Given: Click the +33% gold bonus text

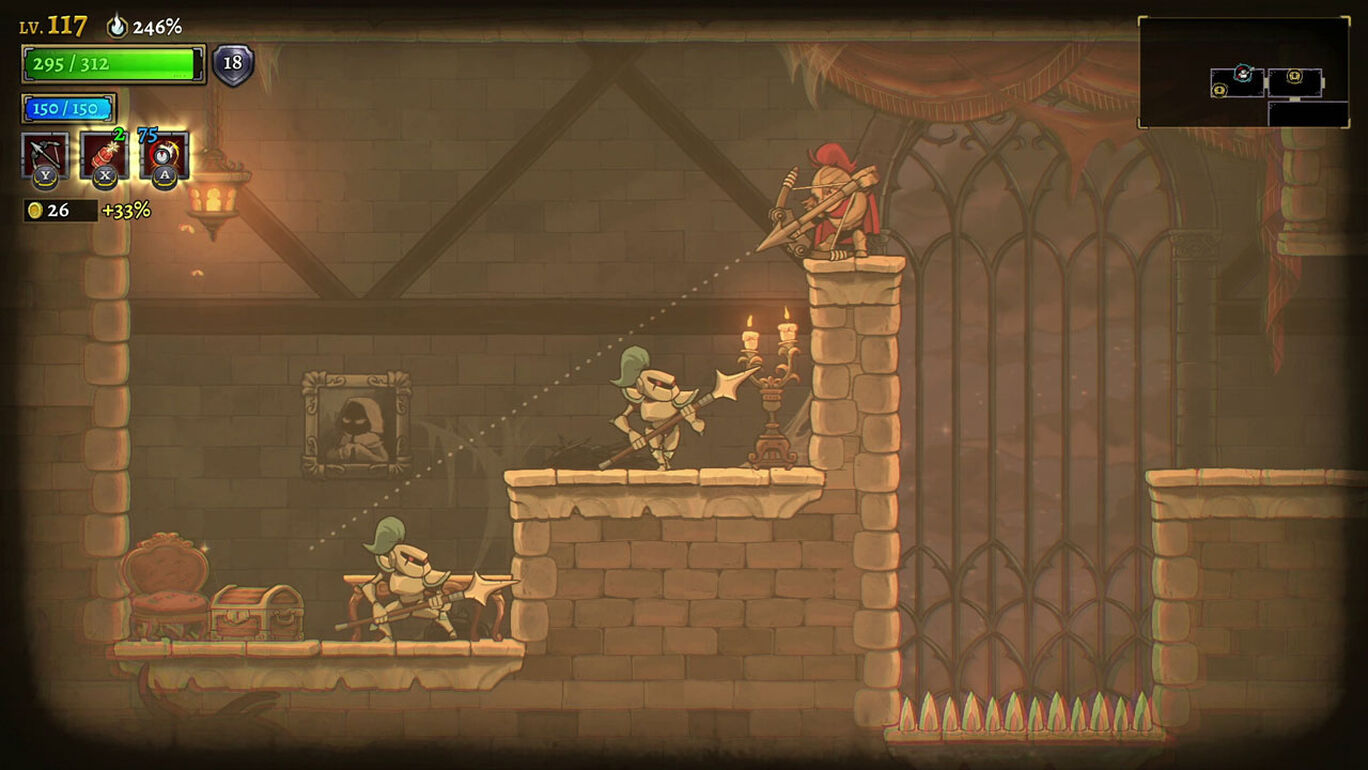Looking at the screenshot, I should 127,209.
